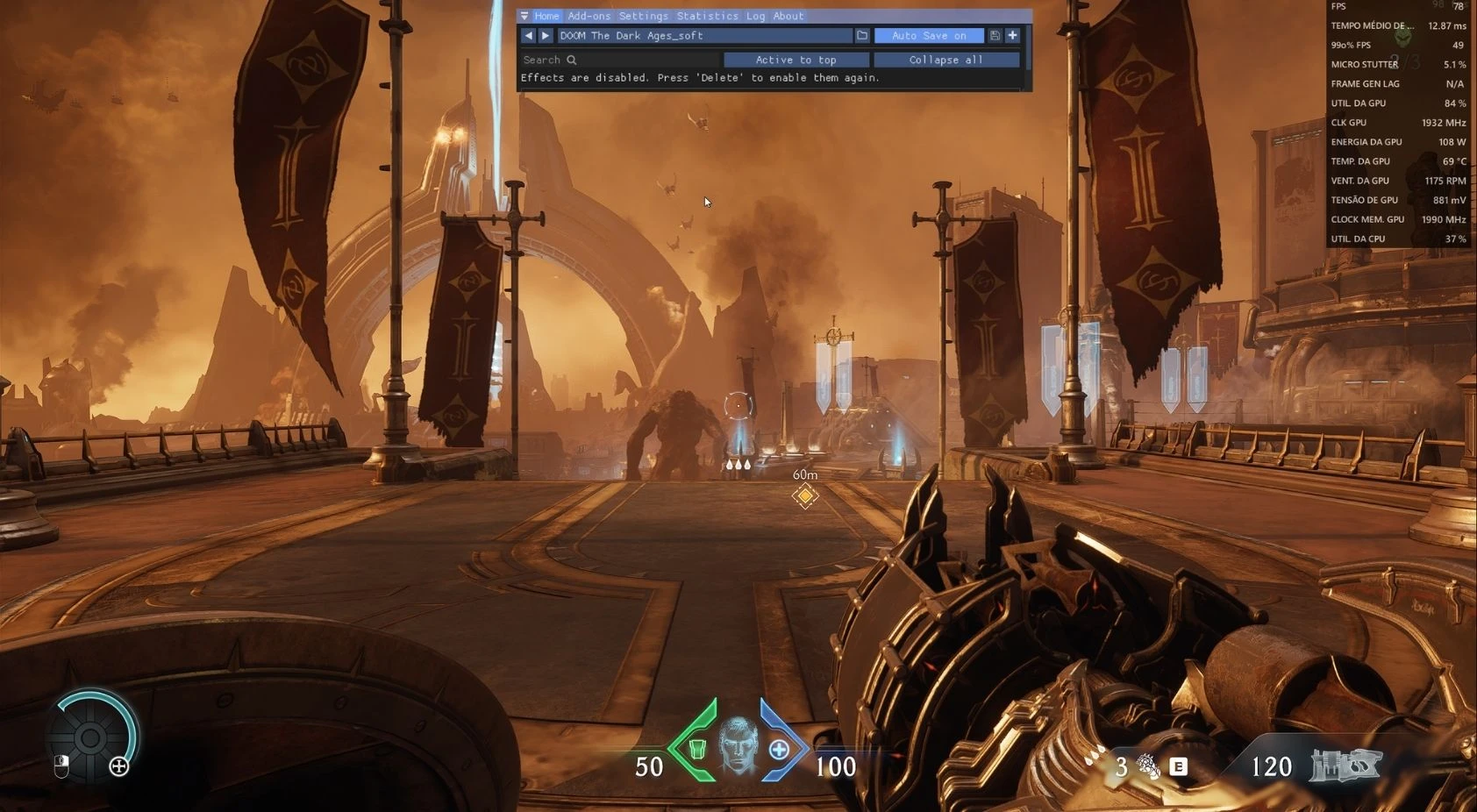Open the Add-ons tab
This screenshot has width=1477, height=812.
point(589,16)
